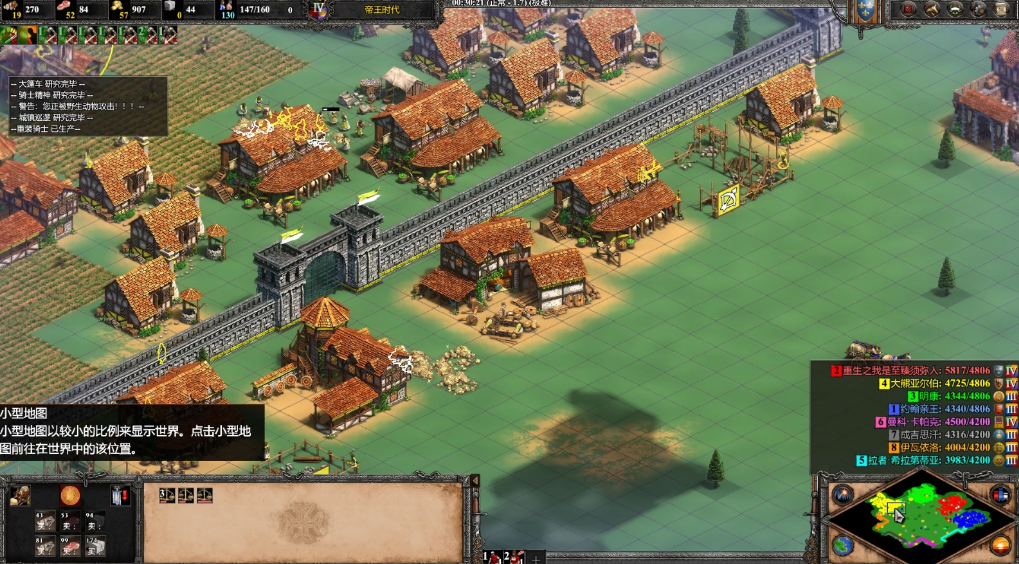Open the objectives button with the red checkmark
The height and width of the screenshot is (564, 1019).
pos(908,9)
